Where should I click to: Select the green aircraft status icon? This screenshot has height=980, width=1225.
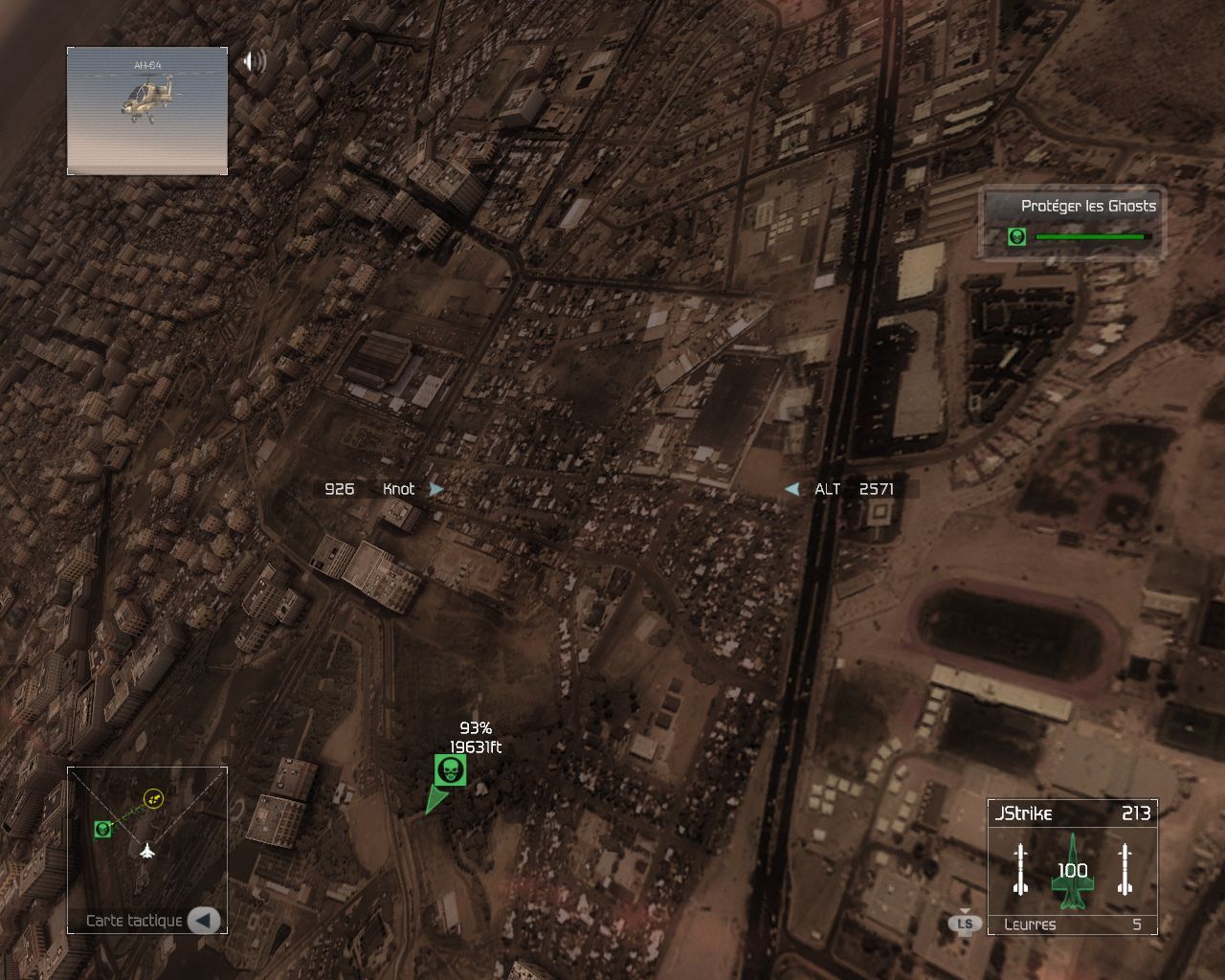click(x=1072, y=871)
